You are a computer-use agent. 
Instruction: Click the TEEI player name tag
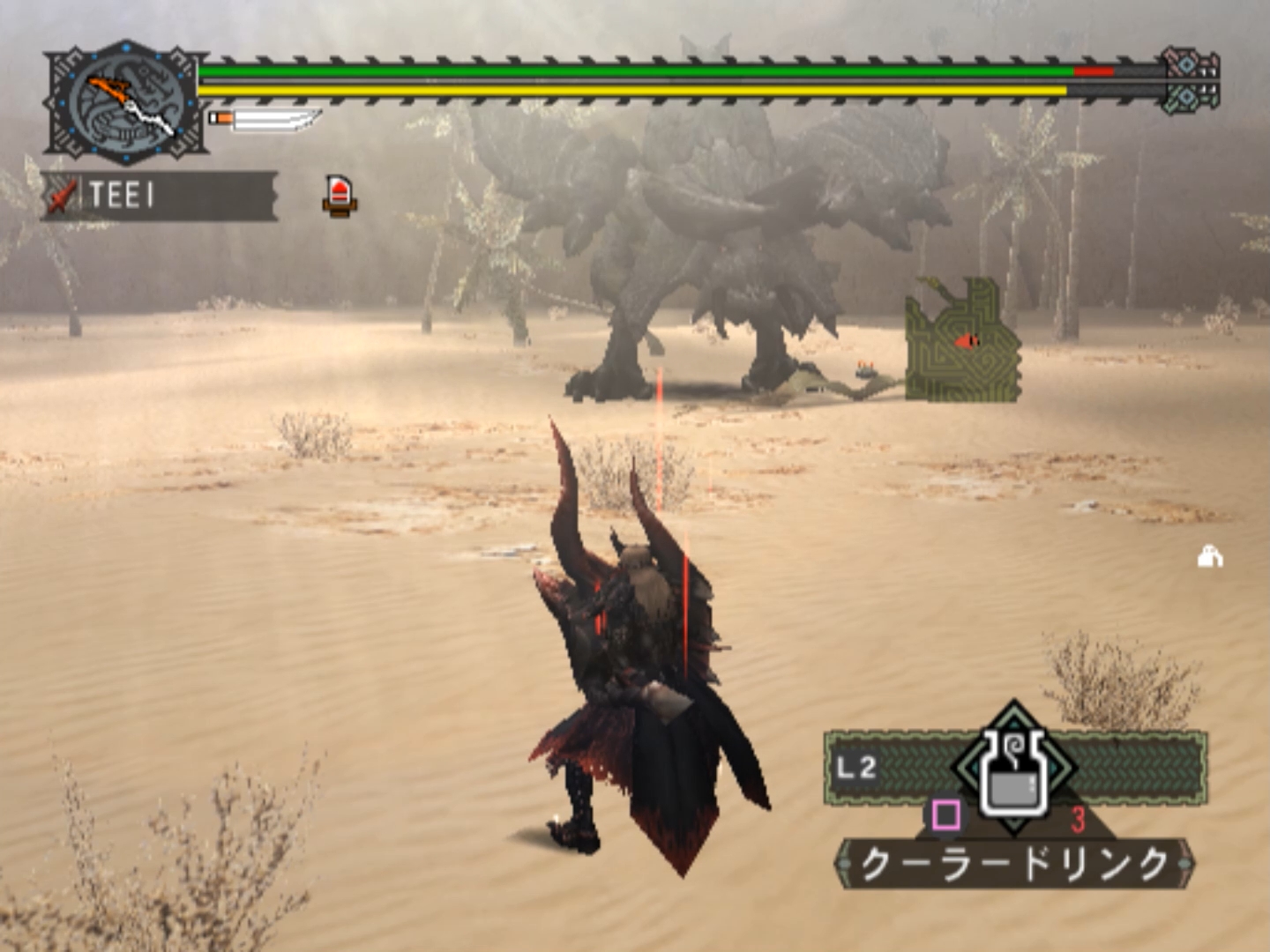[x=159, y=196]
